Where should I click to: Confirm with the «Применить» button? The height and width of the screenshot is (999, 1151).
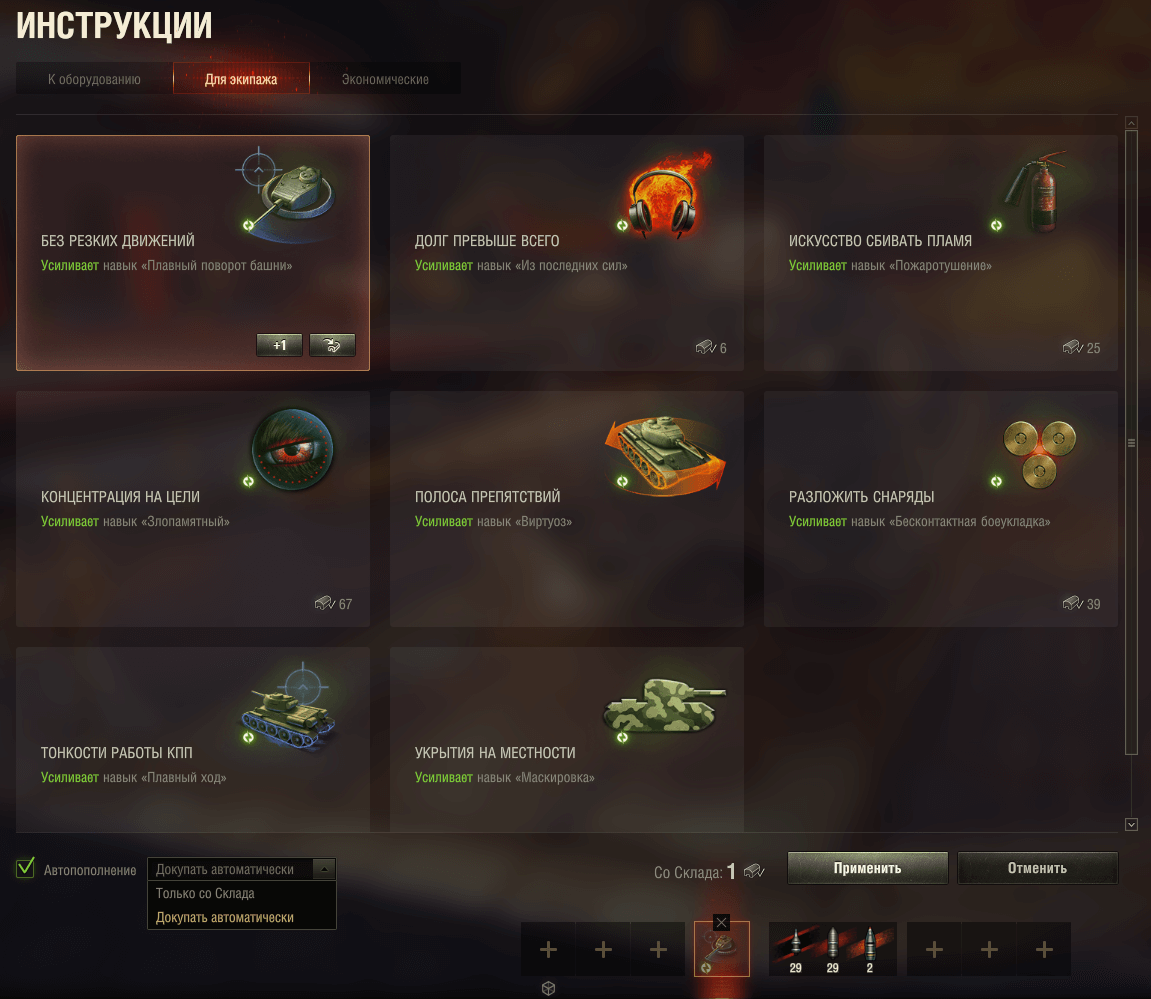click(x=867, y=868)
